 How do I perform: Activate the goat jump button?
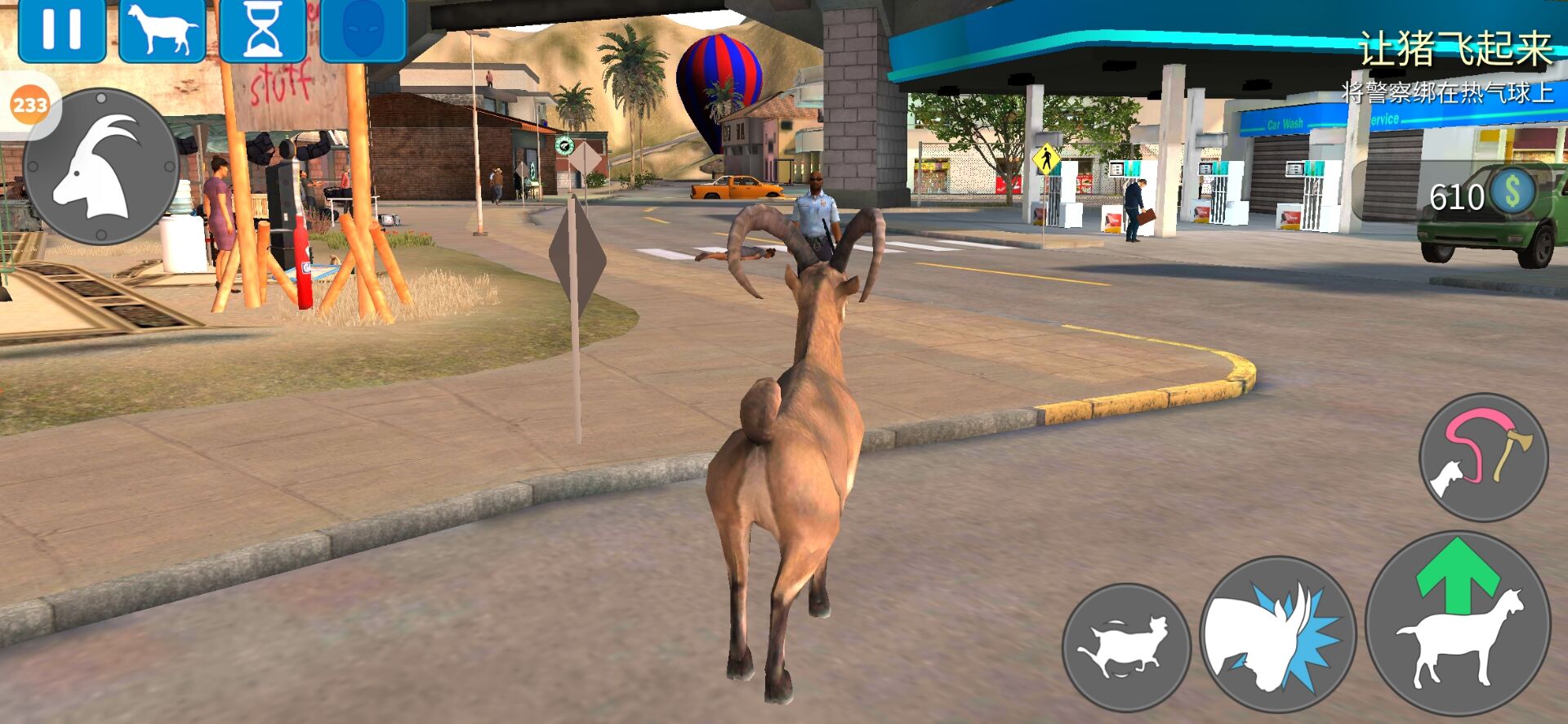coord(1458,623)
